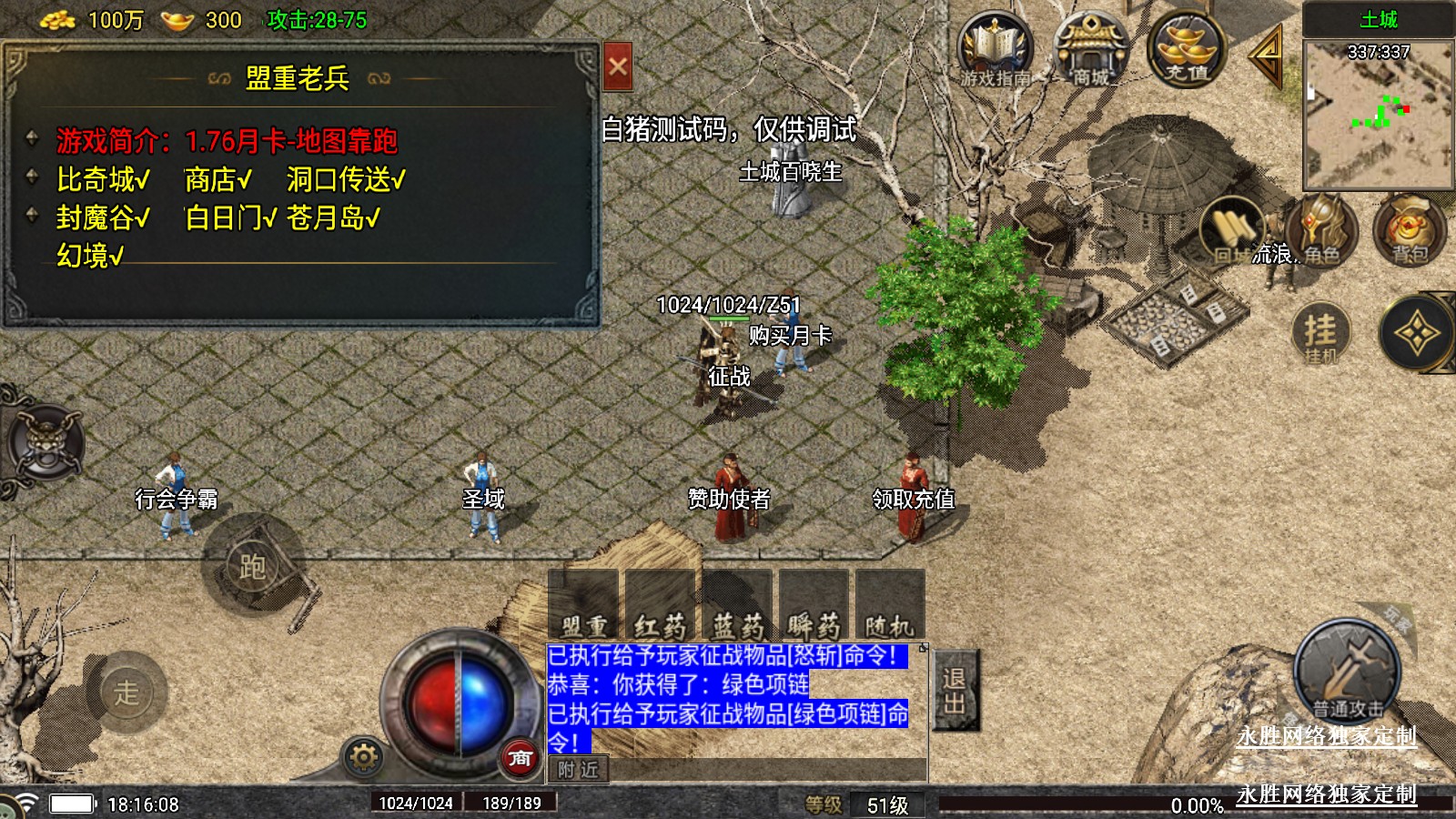The height and width of the screenshot is (819, 1456).
Task: Use the 随机 random teleport slot
Action: tap(889, 603)
